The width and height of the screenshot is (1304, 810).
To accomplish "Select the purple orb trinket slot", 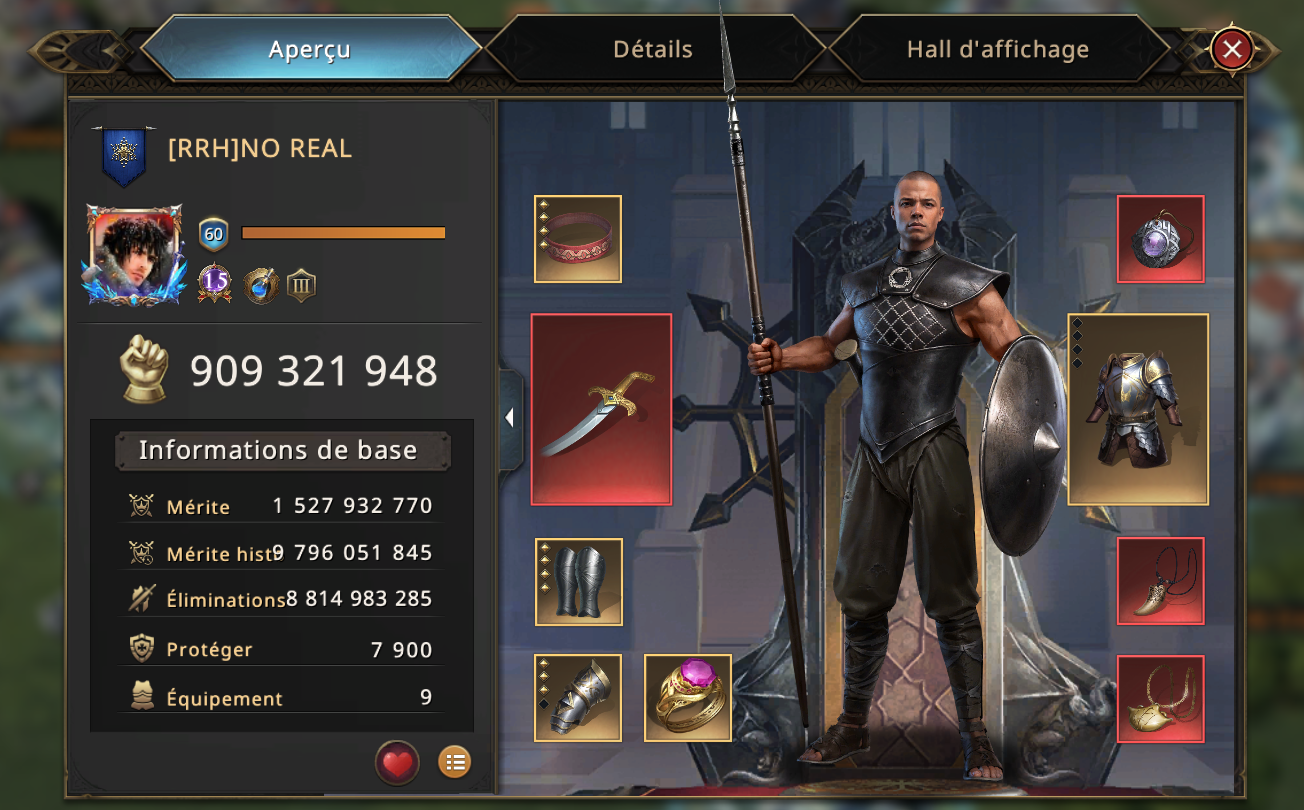I will 1160,239.
